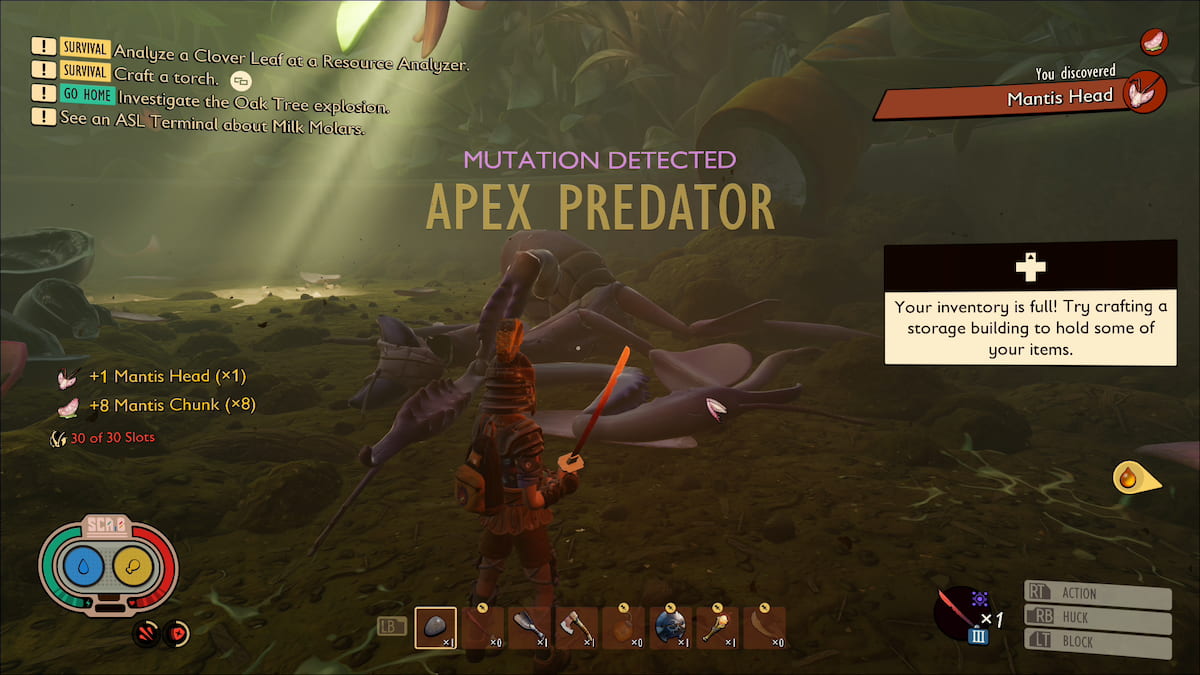Select the pebble hotbar slot
Image resolution: width=1200 pixels, height=675 pixels.
(435, 628)
